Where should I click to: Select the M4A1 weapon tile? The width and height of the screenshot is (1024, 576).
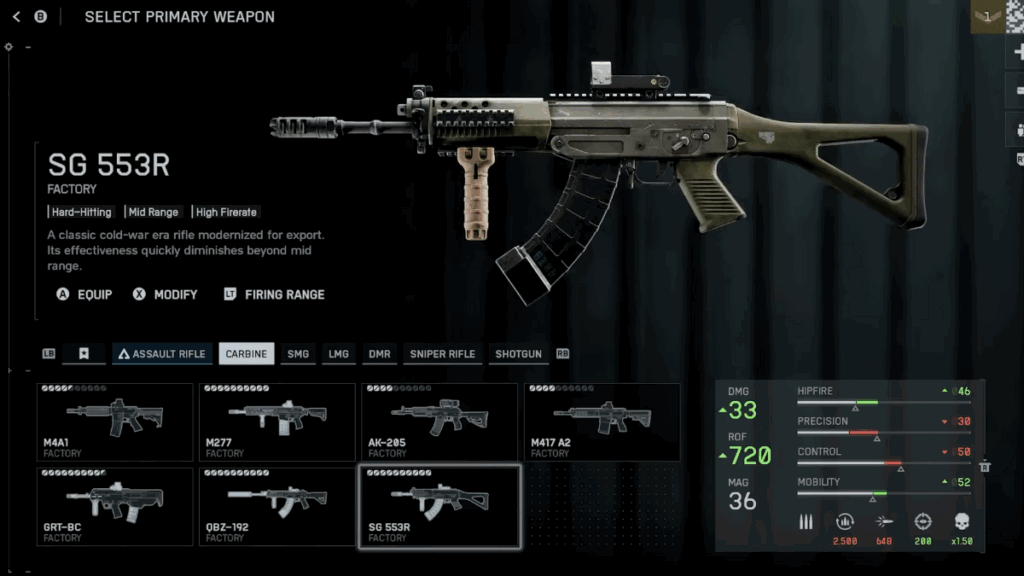115,421
